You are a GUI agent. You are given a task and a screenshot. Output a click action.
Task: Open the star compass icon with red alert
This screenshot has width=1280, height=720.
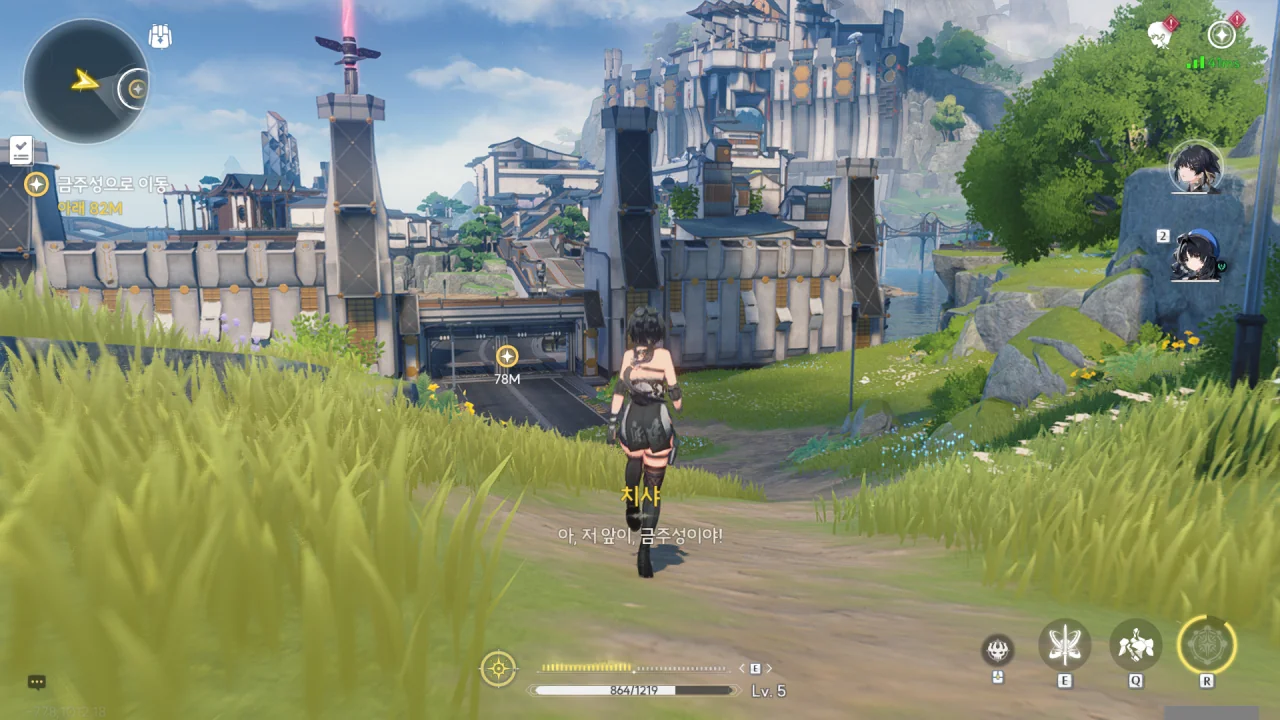1221,34
